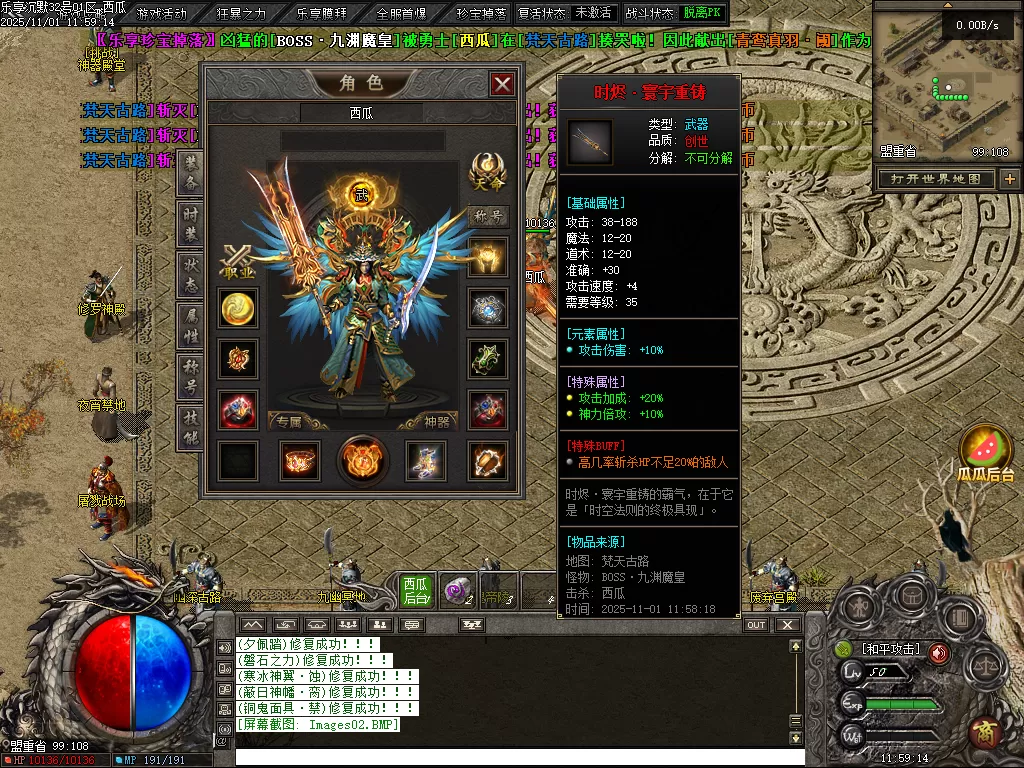This screenshot has height=768, width=1024.
Task: Open the 珍宝掉落 treasure drops menu
Action: [481, 13]
